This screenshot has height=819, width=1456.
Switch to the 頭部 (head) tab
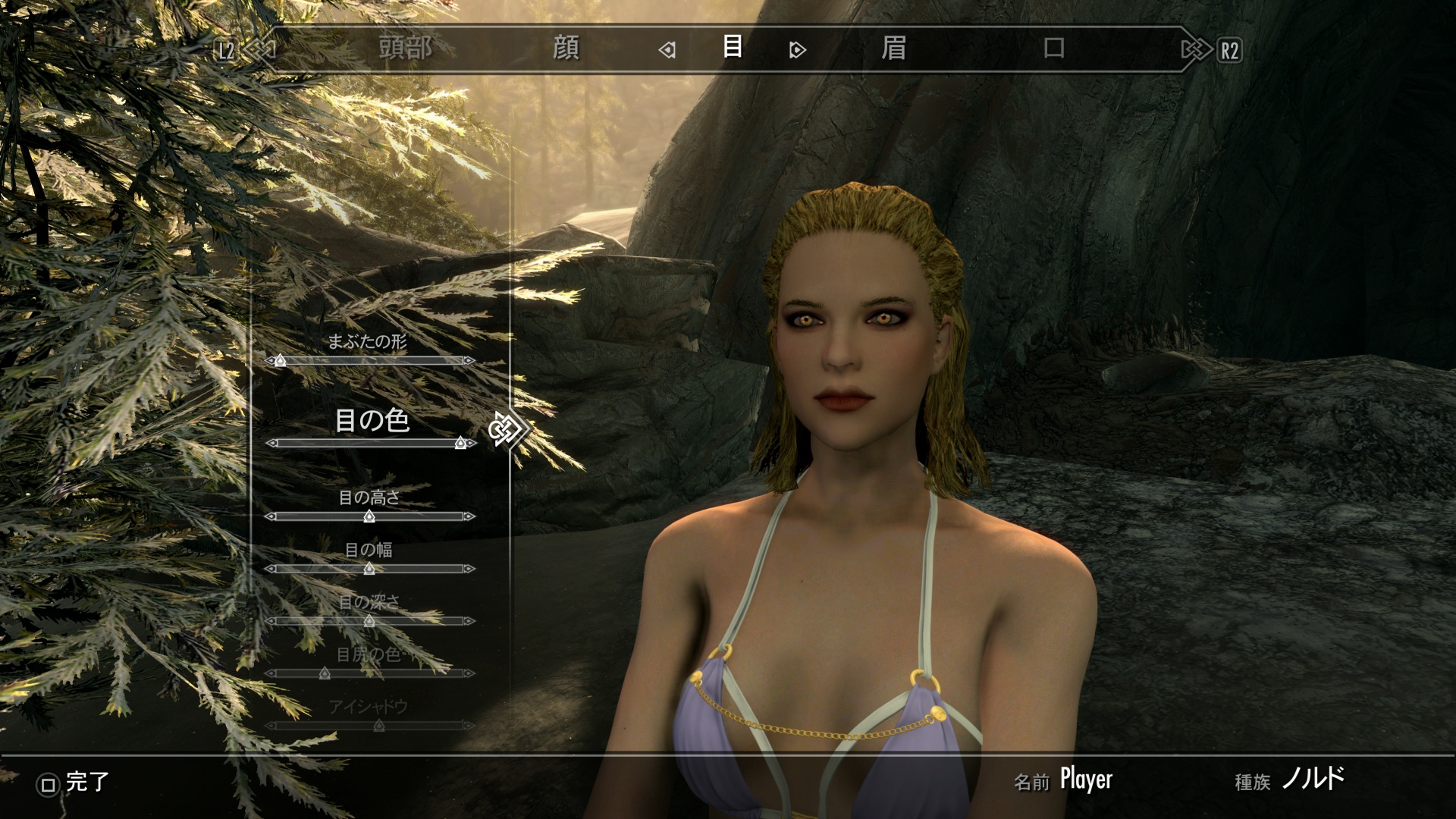point(406,49)
